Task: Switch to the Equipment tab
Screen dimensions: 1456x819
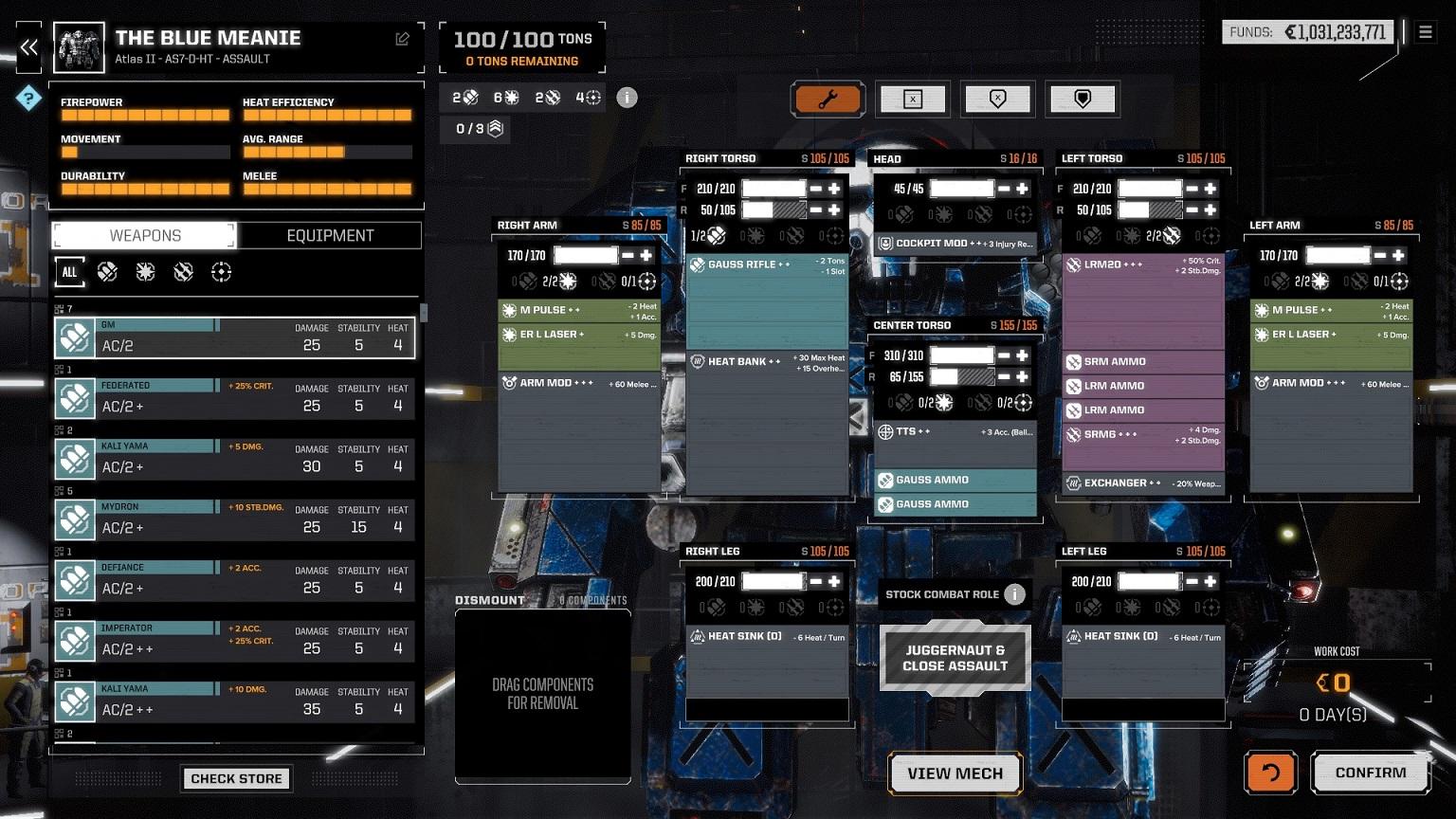Action: coord(330,235)
